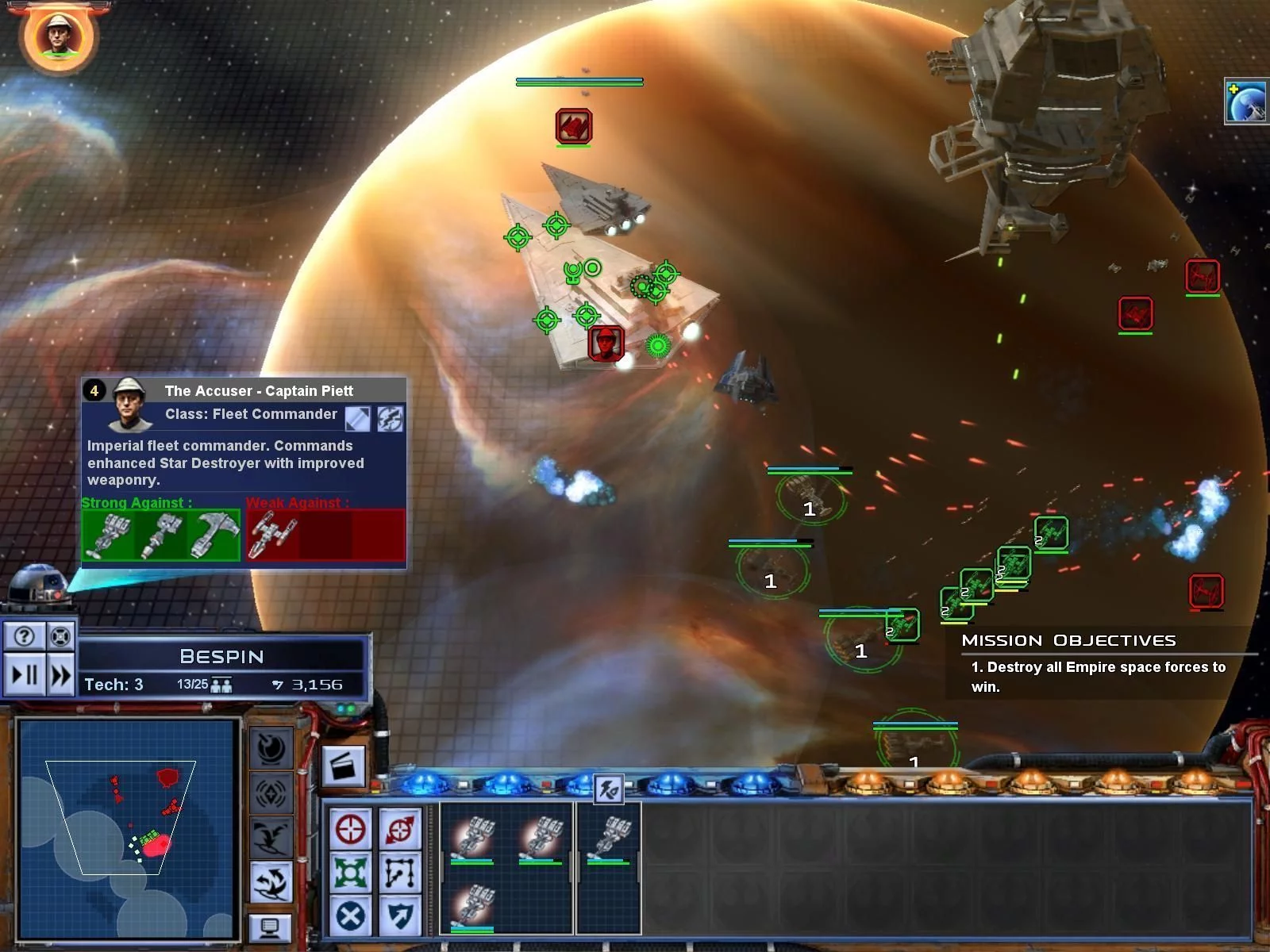This screenshot has height=952, width=1270.
Task: Click the lifebuoy options button beside help
Action: tap(61, 635)
